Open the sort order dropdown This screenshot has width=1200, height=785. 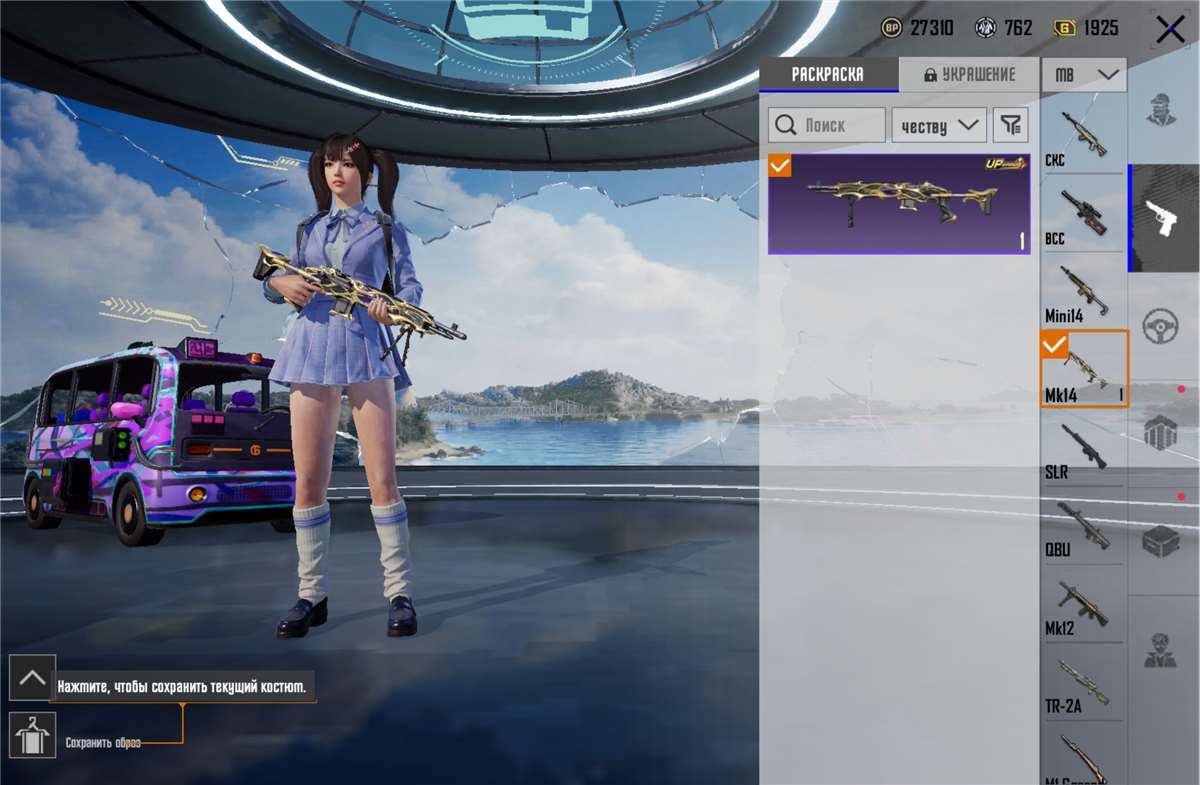tap(938, 125)
